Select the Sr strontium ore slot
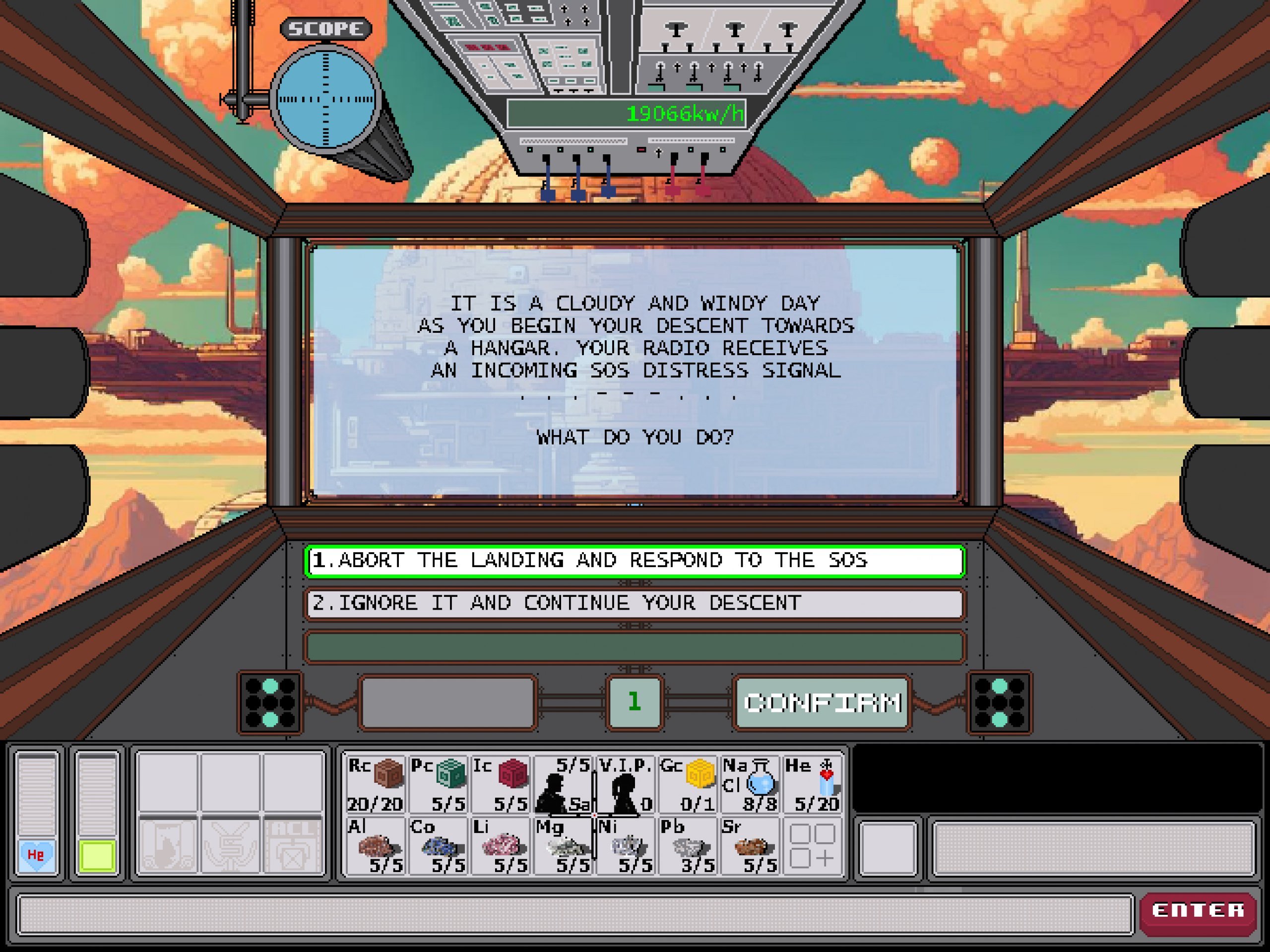 [x=750, y=846]
